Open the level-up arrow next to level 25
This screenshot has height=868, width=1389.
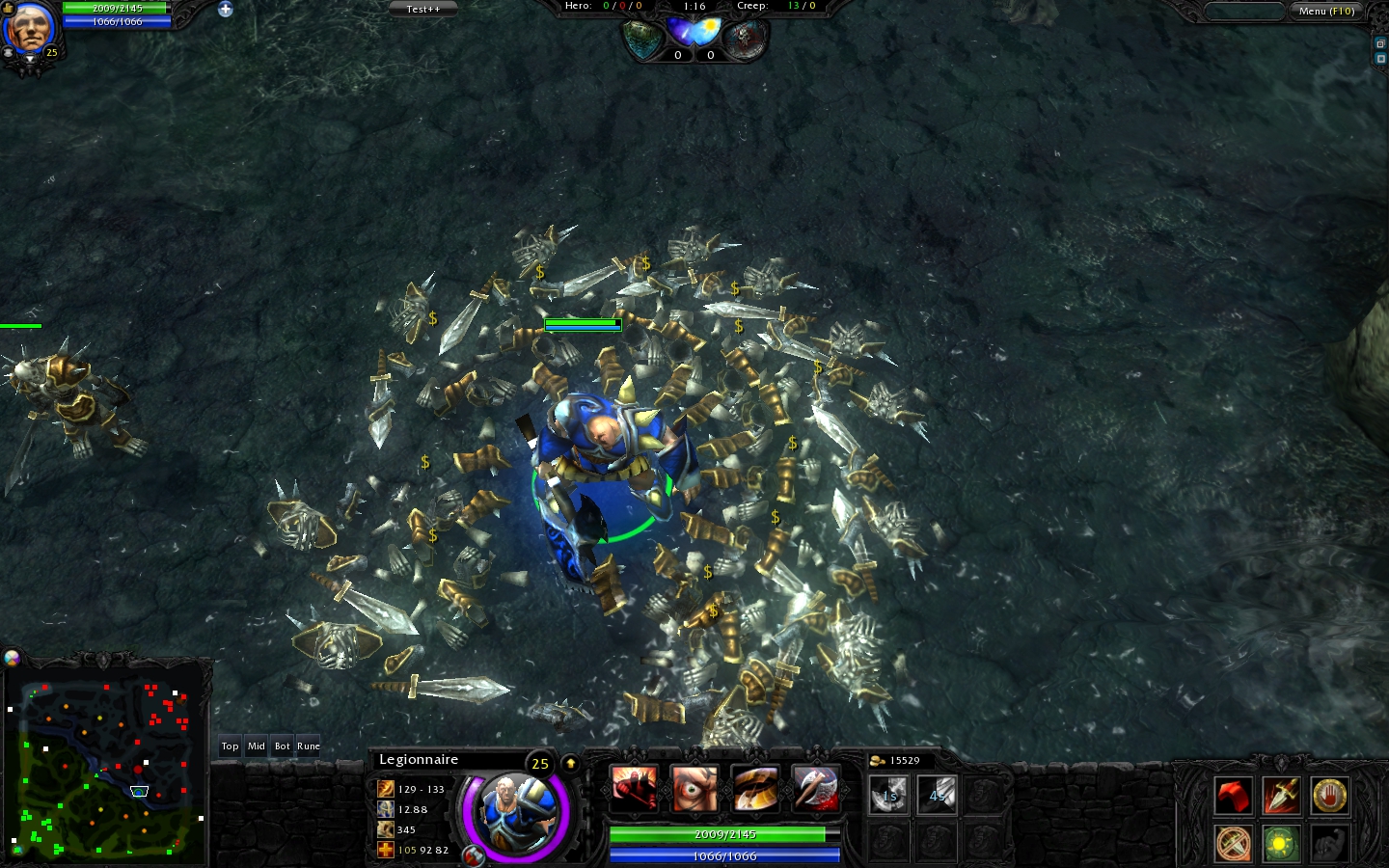[x=571, y=762]
